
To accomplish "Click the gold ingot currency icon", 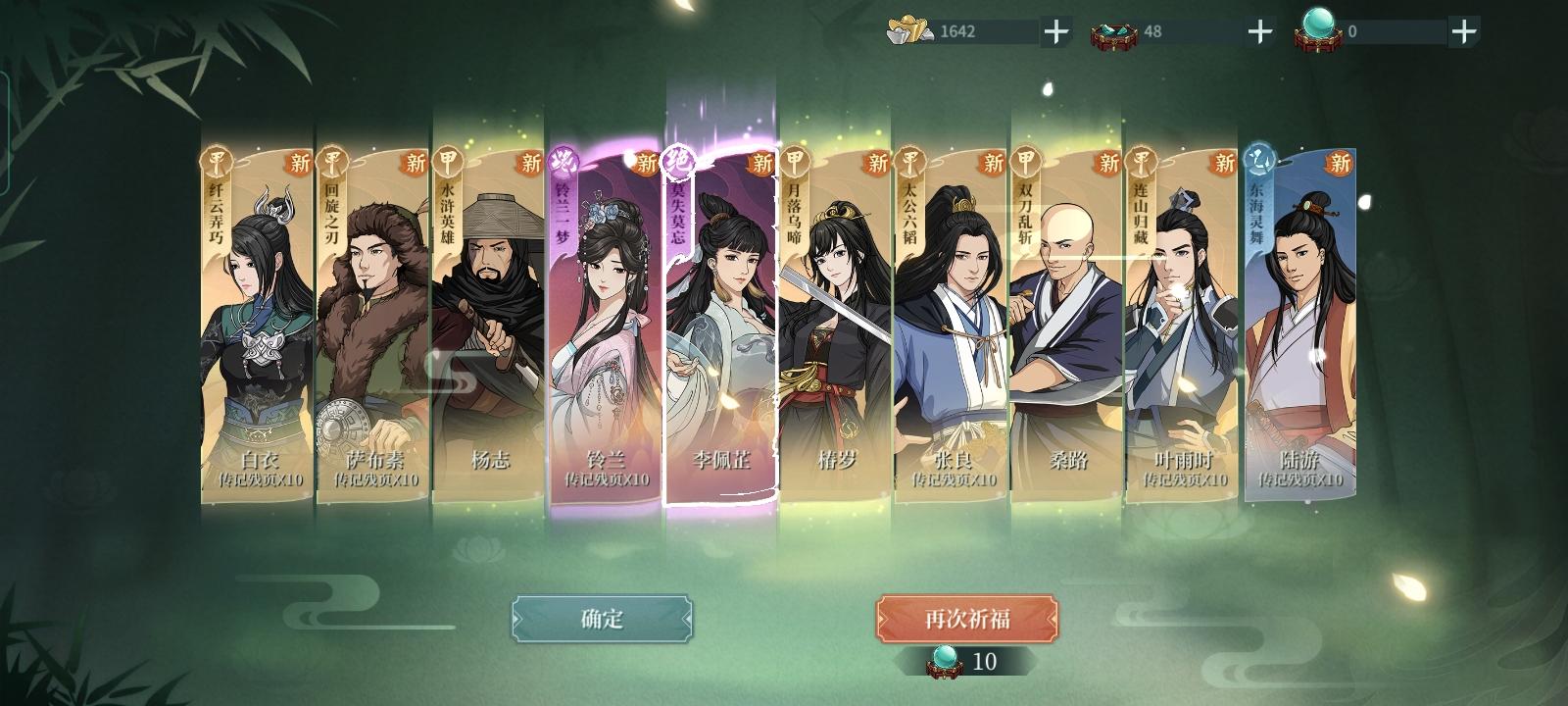I will pos(911,30).
